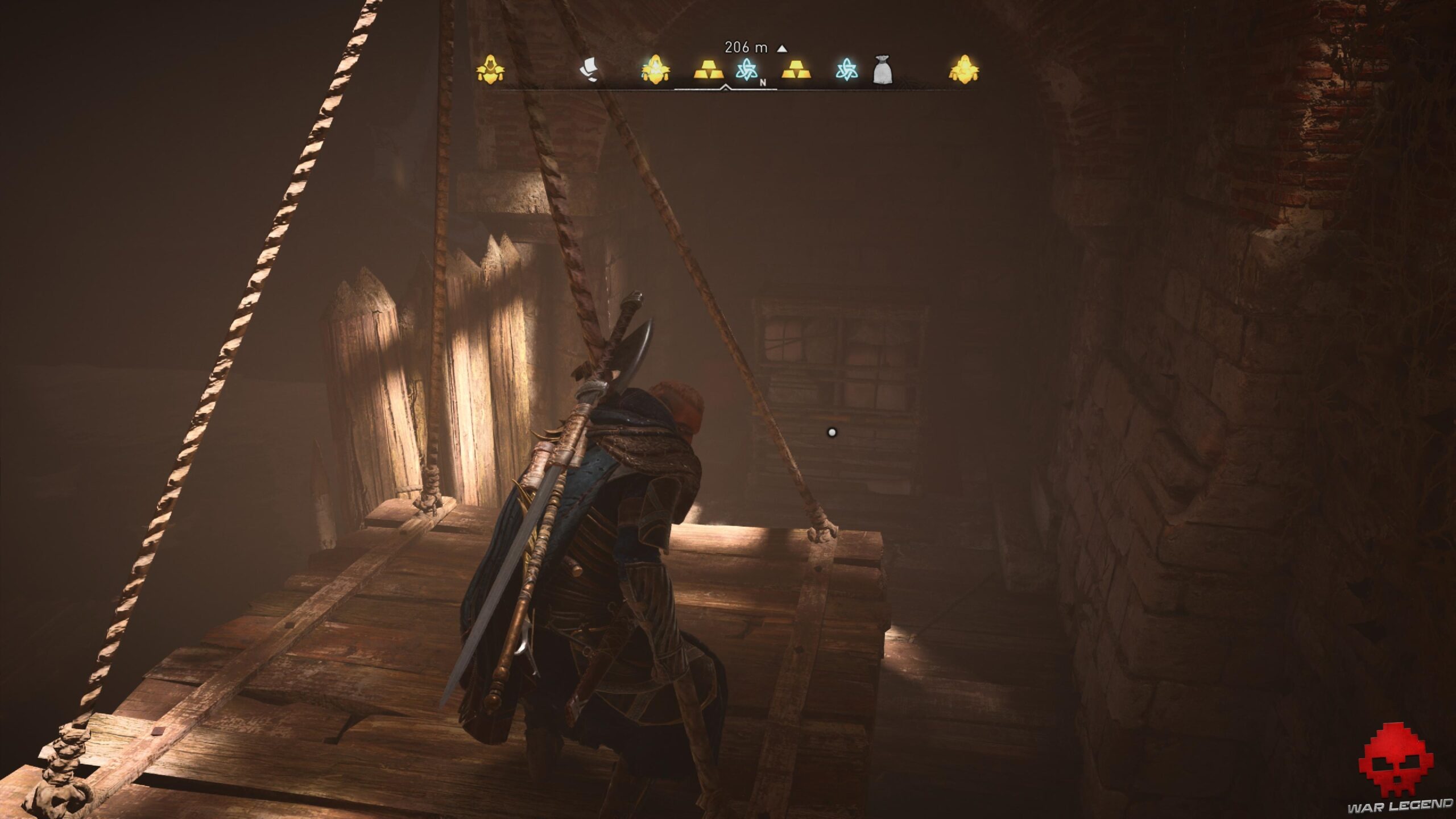The width and height of the screenshot is (1456, 819).
Task: Toggle the elevation arrow next to distance
Action: click(783, 50)
